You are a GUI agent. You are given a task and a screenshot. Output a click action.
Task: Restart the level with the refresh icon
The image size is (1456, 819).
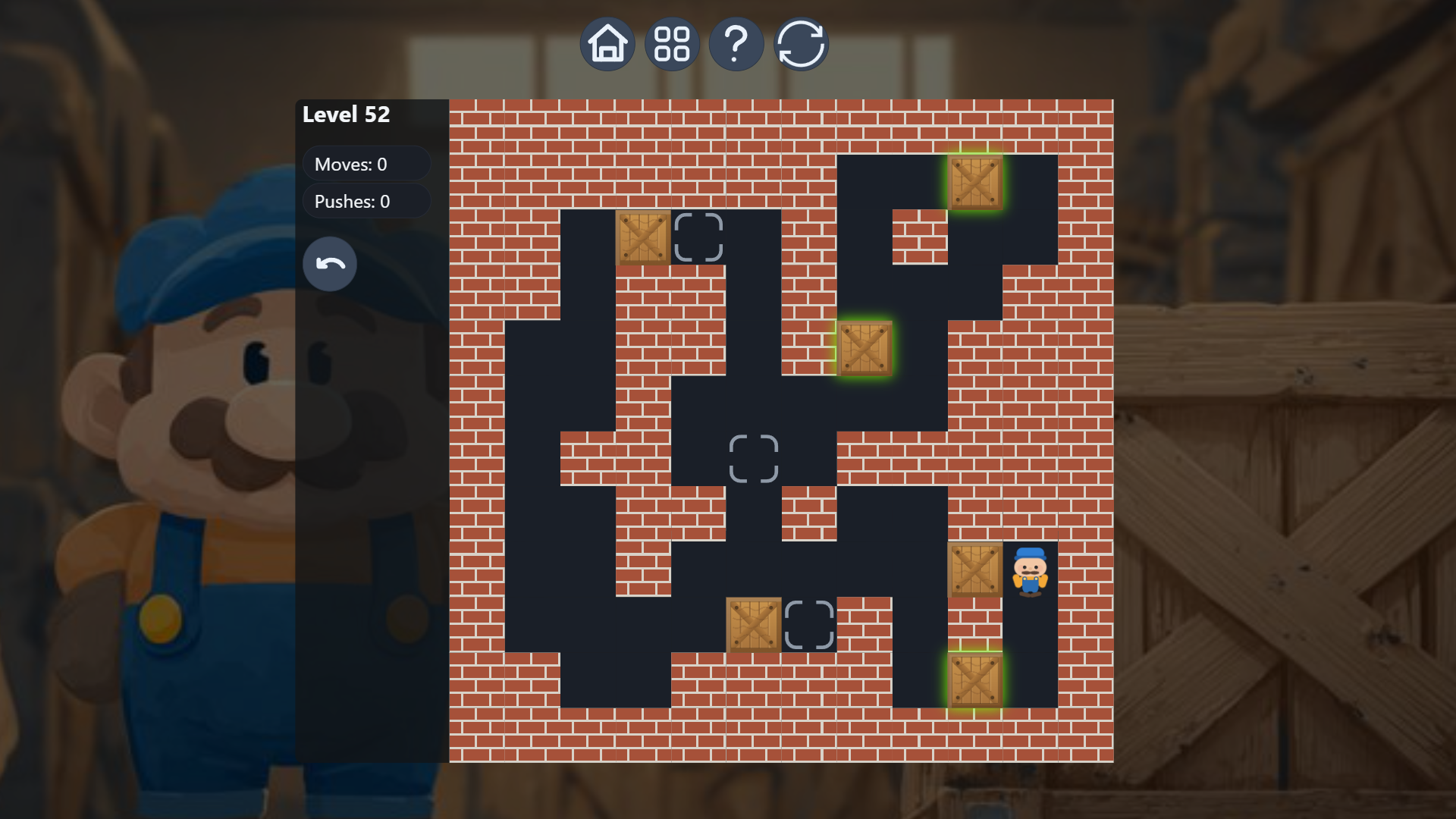pos(801,43)
